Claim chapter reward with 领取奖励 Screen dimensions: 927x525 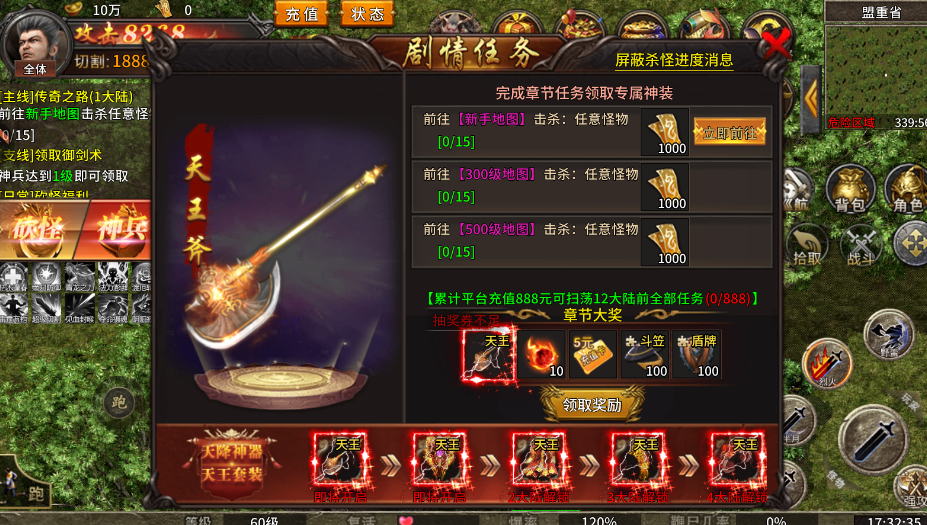point(593,404)
